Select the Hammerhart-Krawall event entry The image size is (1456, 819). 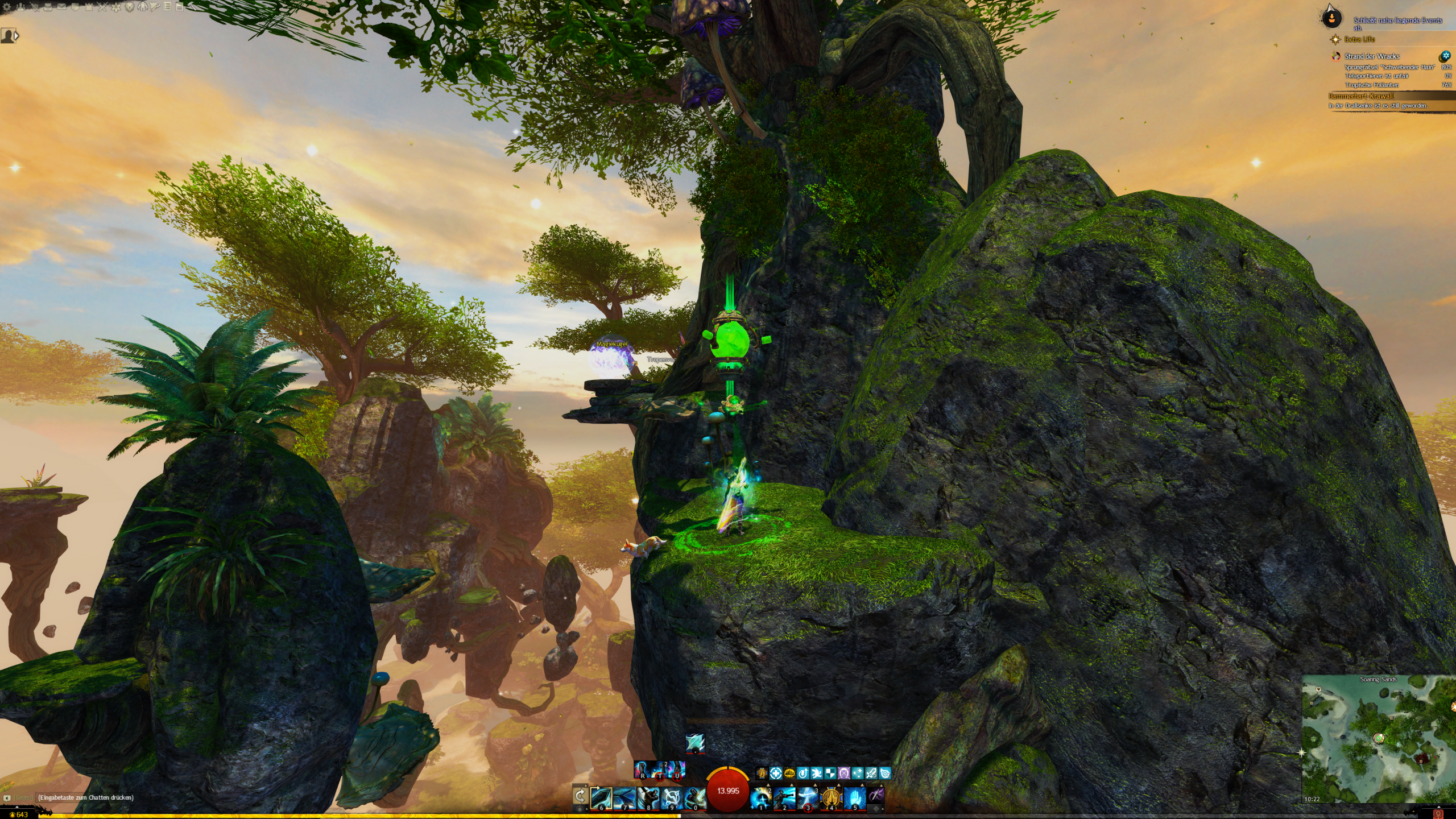(x=1361, y=96)
